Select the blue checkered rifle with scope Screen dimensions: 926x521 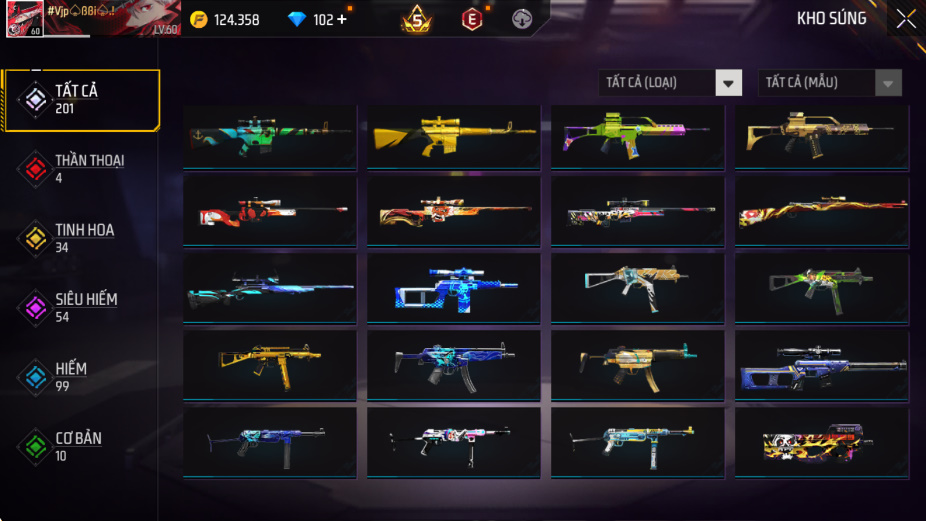453,288
